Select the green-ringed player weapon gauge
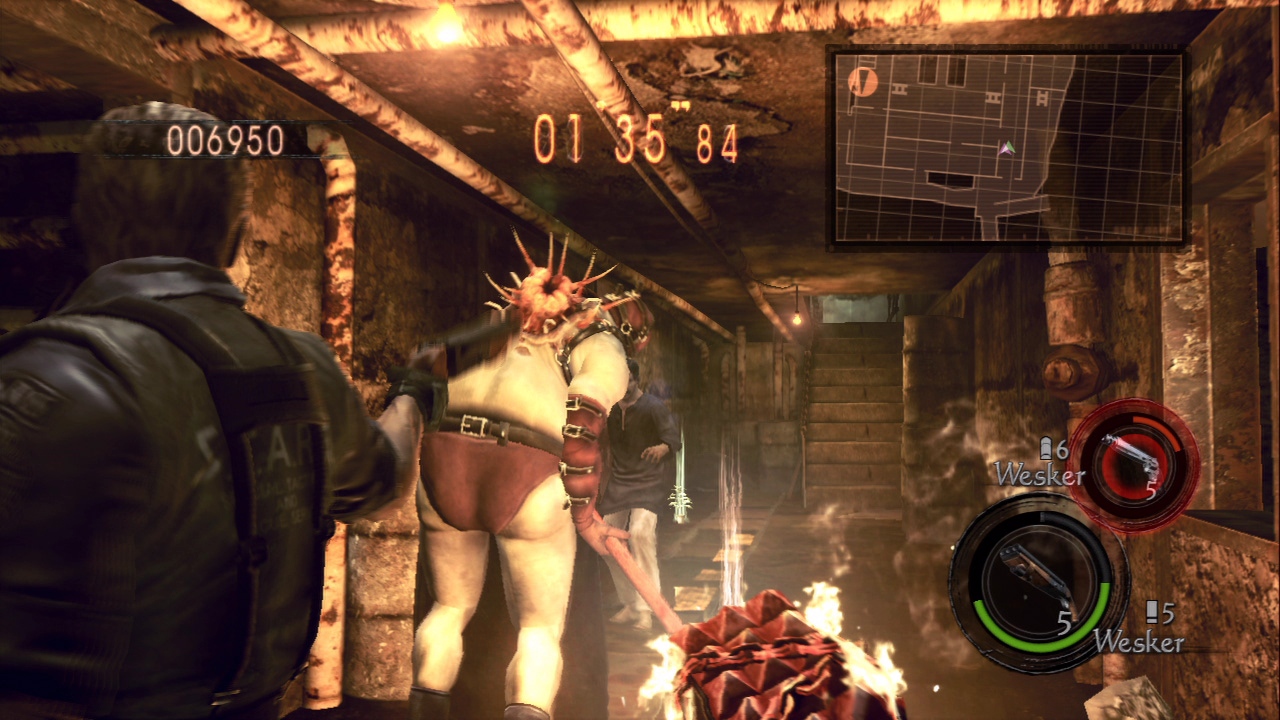Viewport: 1280px width, 720px height. click(1036, 583)
